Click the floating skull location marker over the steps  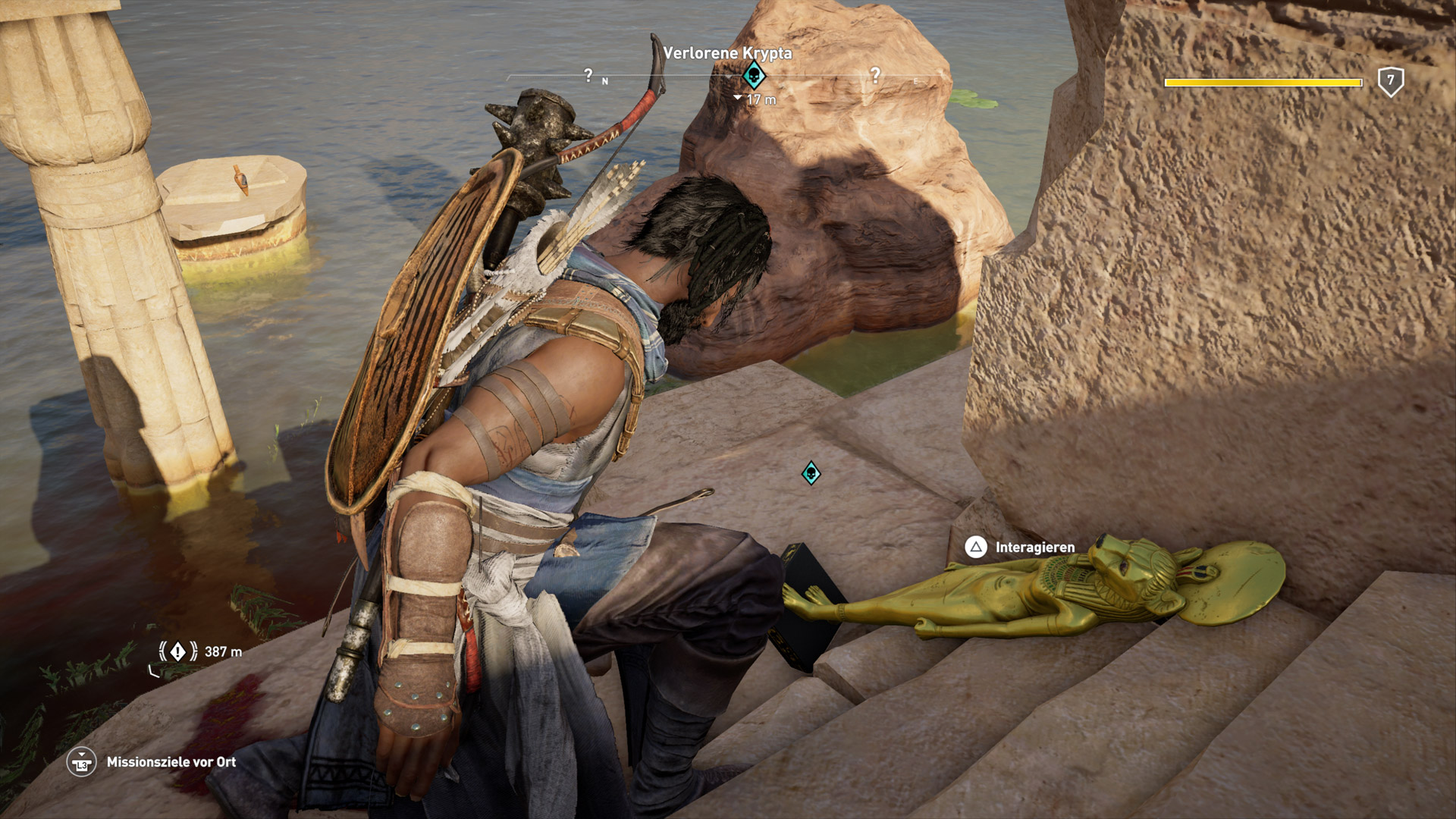(811, 474)
